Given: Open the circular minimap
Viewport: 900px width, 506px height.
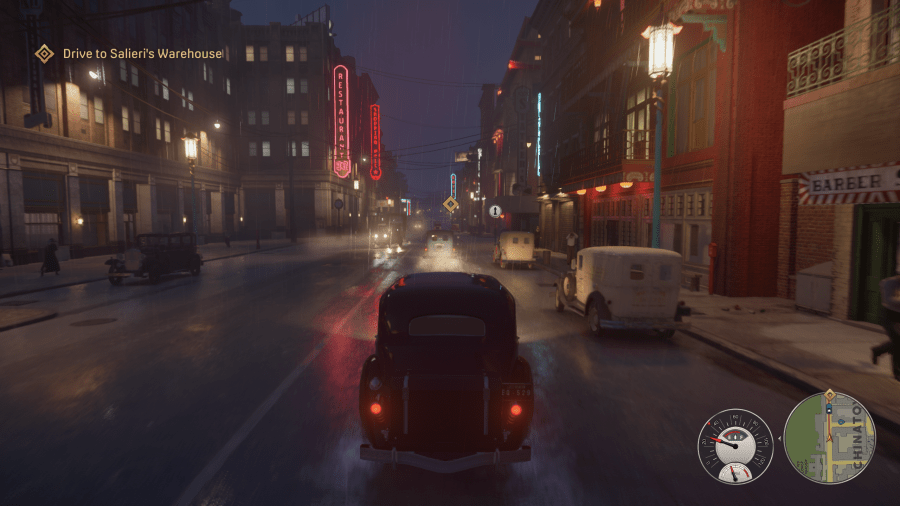Looking at the screenshot, I should (x=829, y=438).
